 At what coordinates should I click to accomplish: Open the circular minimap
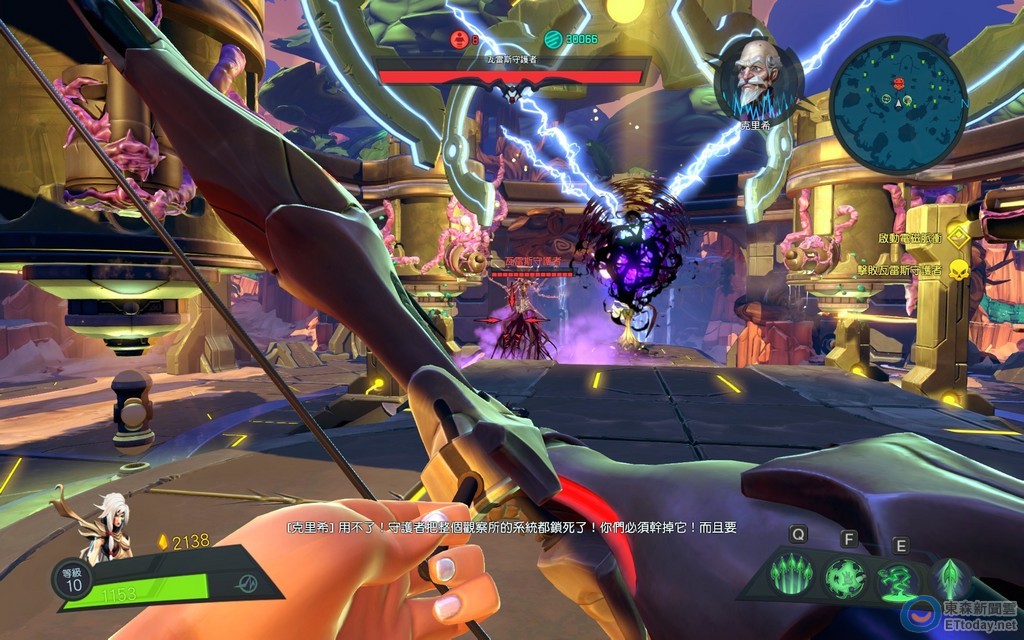898,104
